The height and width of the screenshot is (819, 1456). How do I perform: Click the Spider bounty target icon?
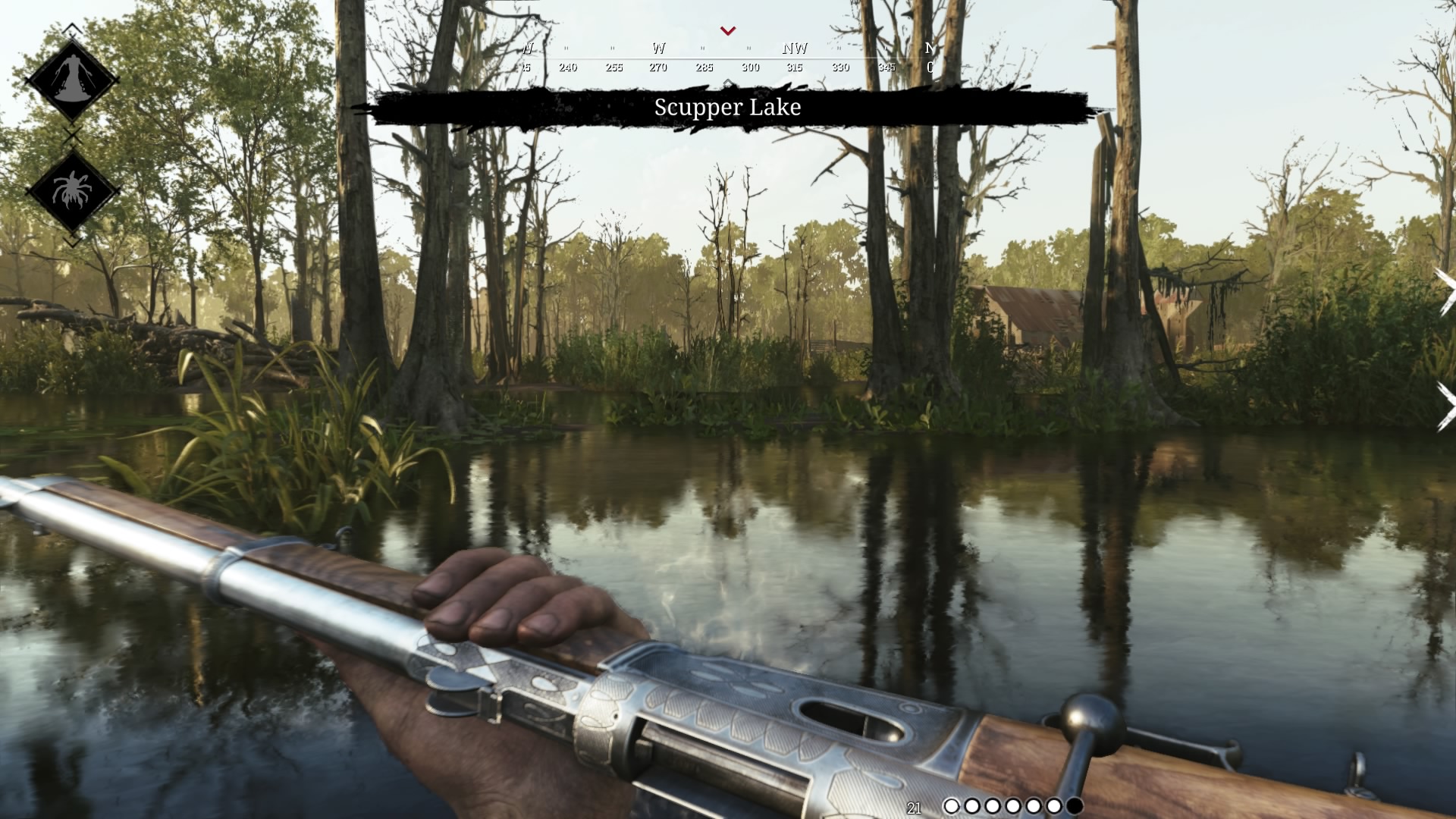pyautogui.click(x=71, y=191)
